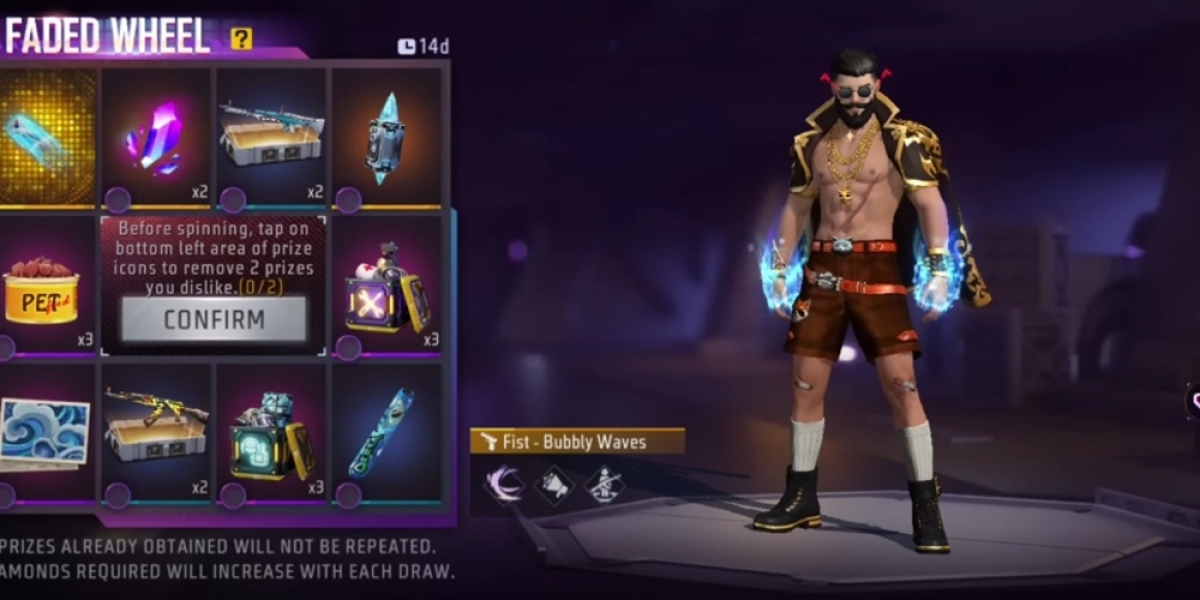Choose the blue wave banner prize

pos(43,433)
